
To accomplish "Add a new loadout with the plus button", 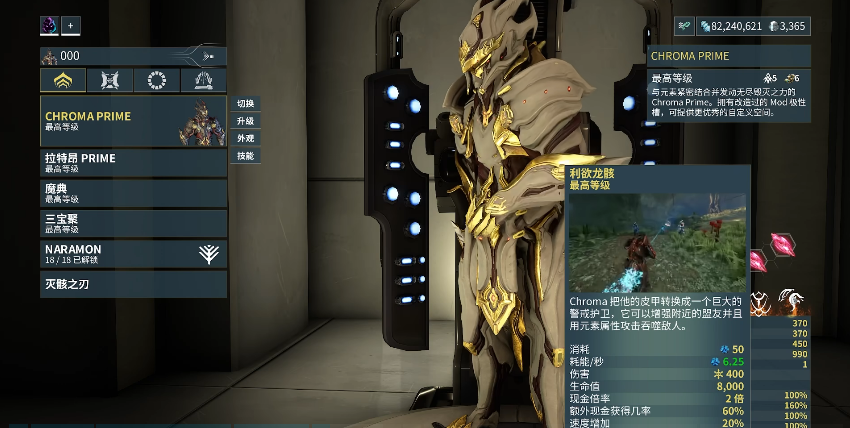I will click(x=71, y=25).
